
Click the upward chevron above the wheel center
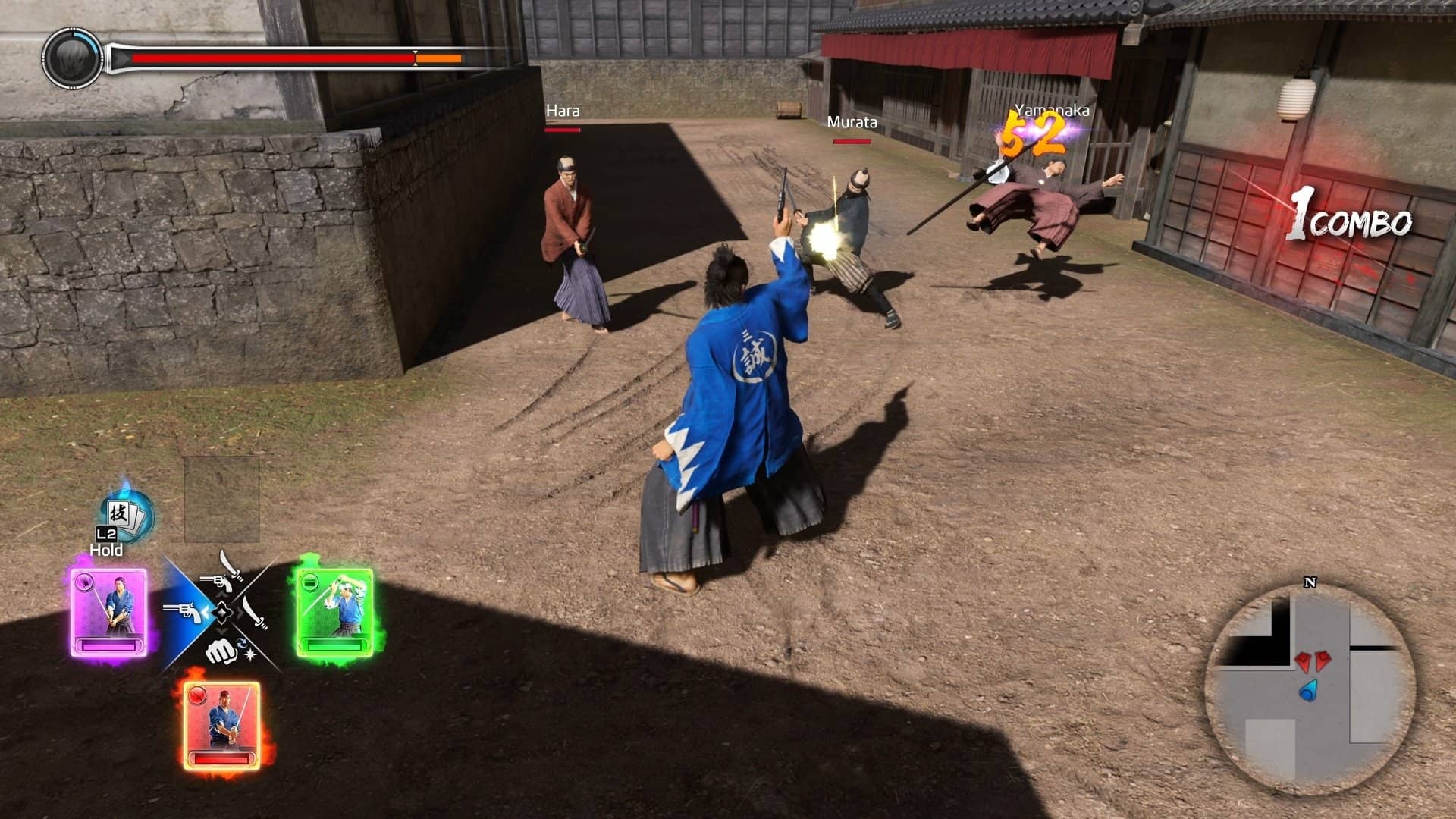[x=223, y=595]
